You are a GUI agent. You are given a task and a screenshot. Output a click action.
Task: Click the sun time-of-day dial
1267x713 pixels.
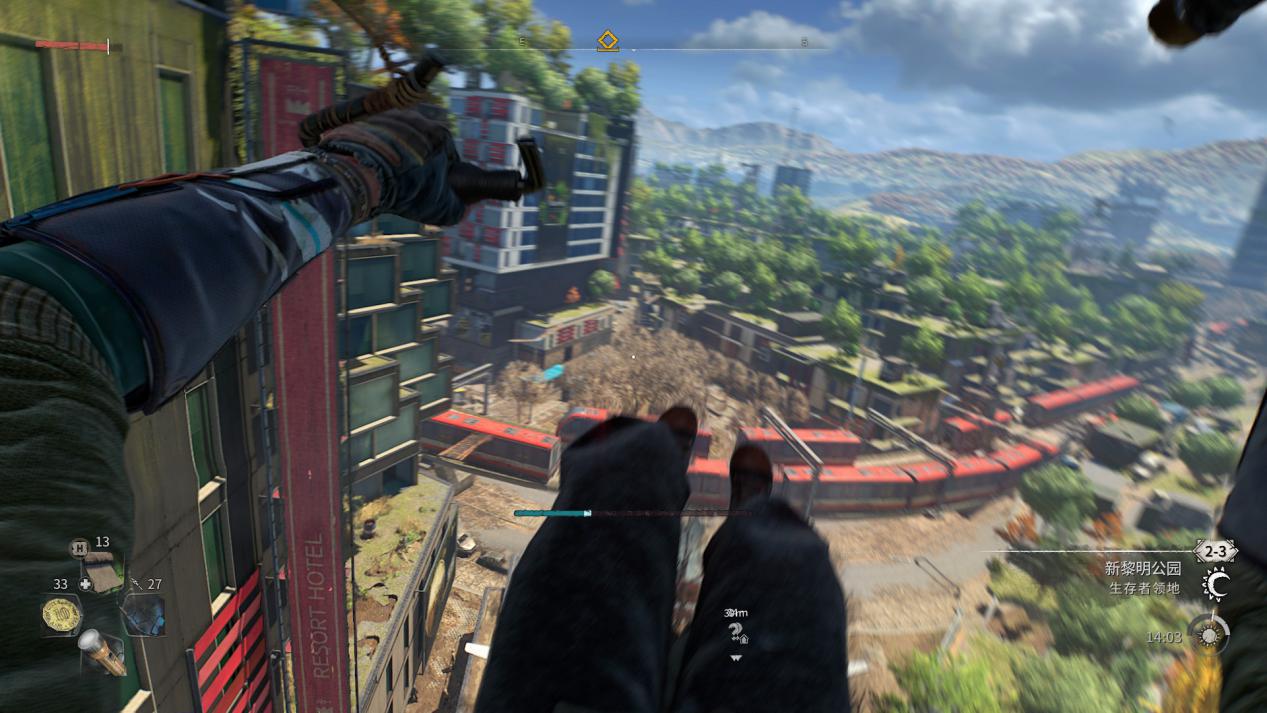point(1208,634)
